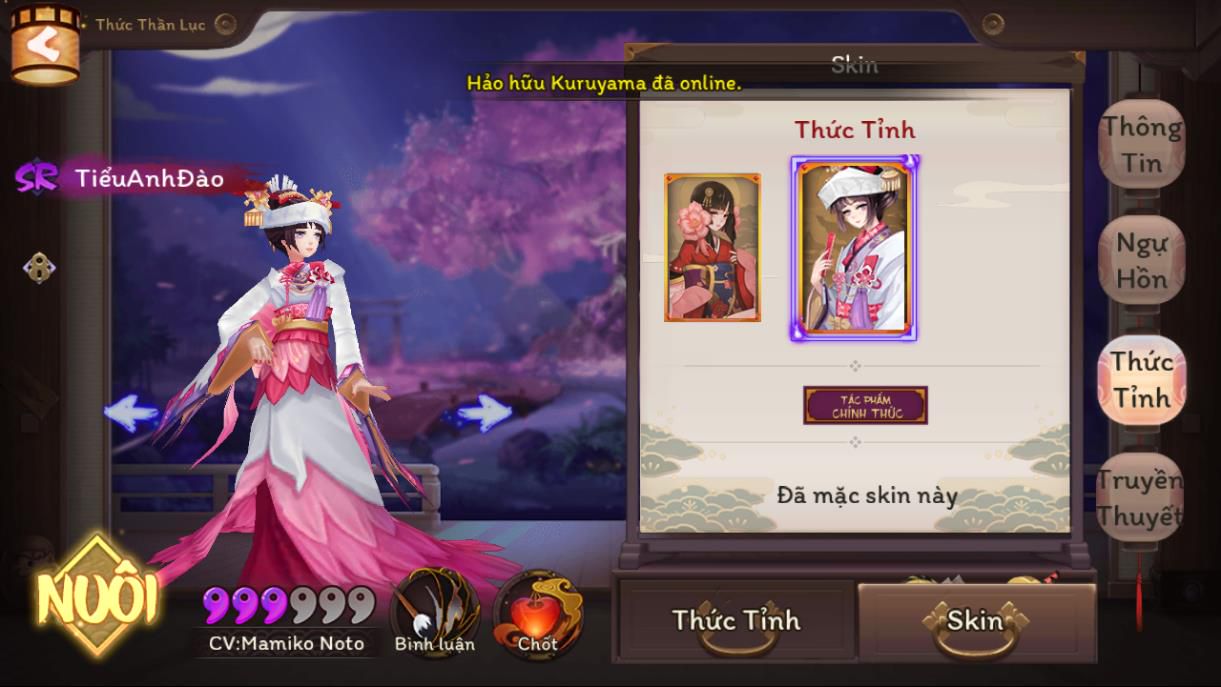Viewport: 1221px width, 687px height.
Task: Click the Tác Phẩm Chính Thức badge
Action: (866, 405)
